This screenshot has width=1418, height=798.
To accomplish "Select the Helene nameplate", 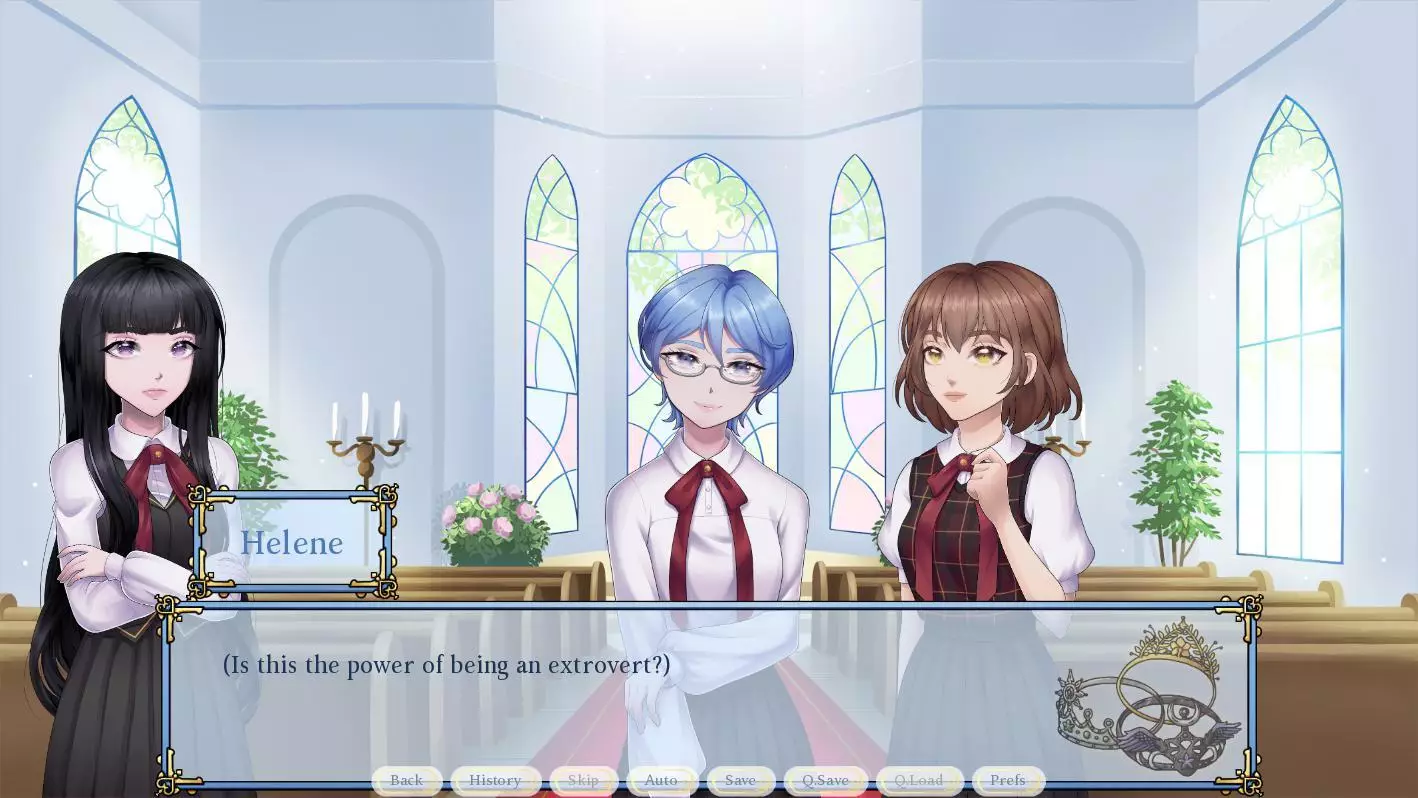I will [x=291, y=543].
